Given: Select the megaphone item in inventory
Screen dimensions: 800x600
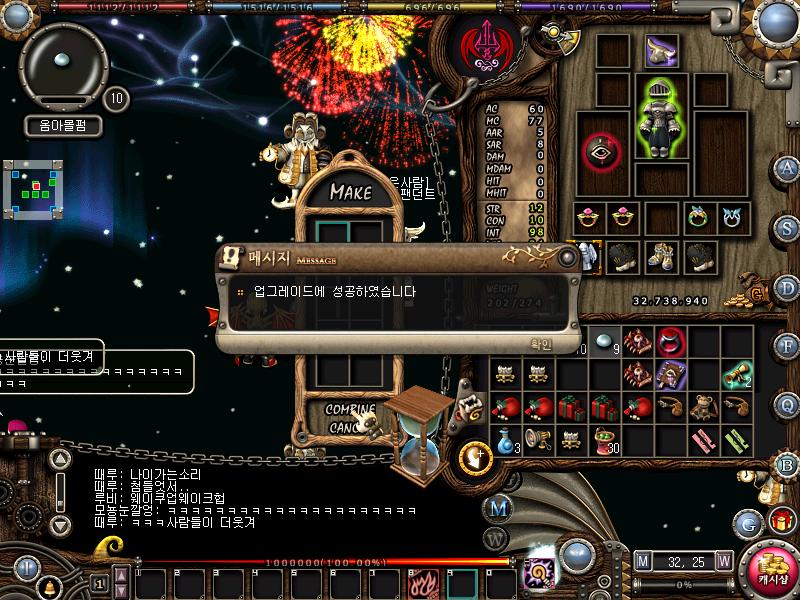Looking at the screenshot, I should [539, 438].
